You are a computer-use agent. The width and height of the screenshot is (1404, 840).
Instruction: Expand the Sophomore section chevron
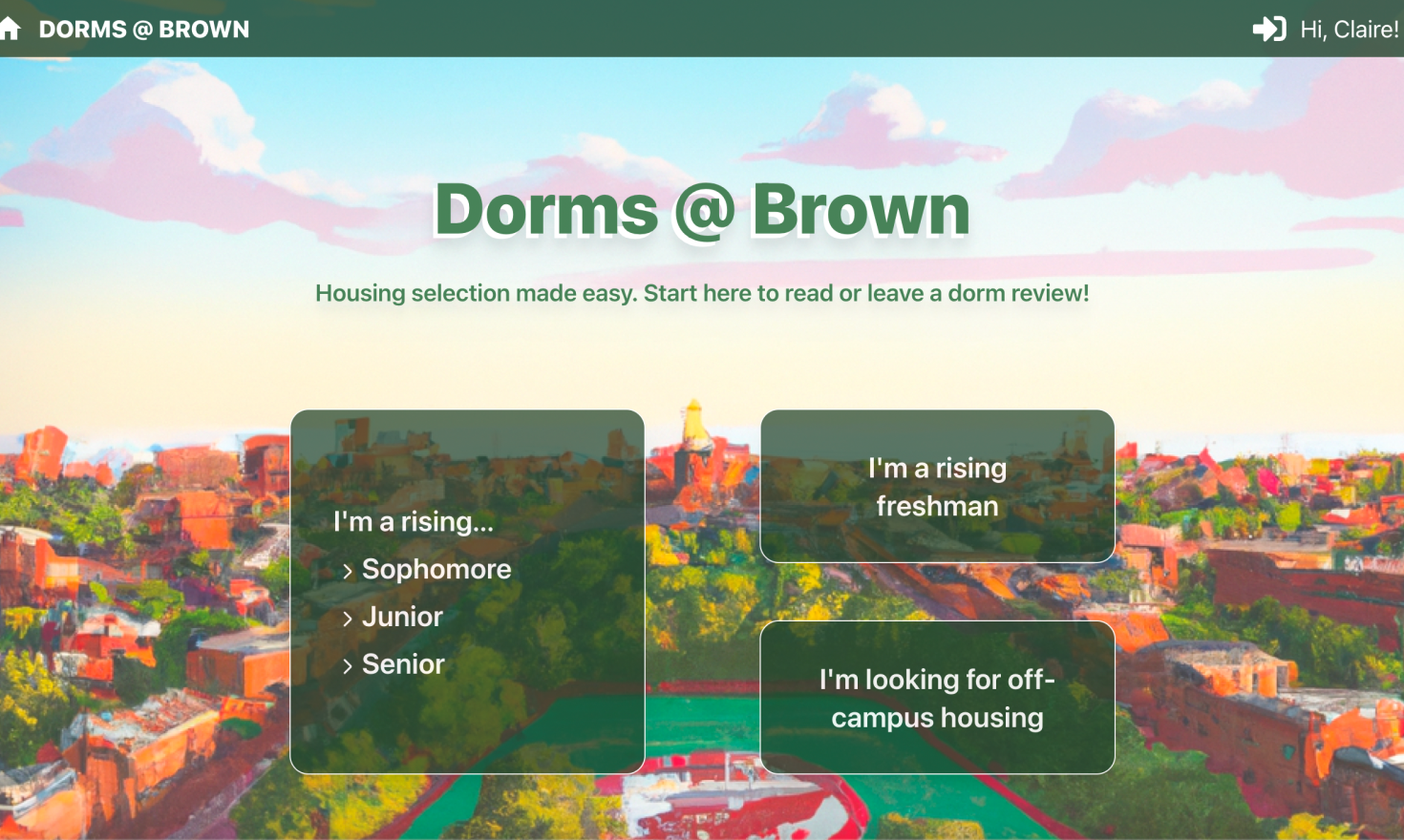pos(348,569)
